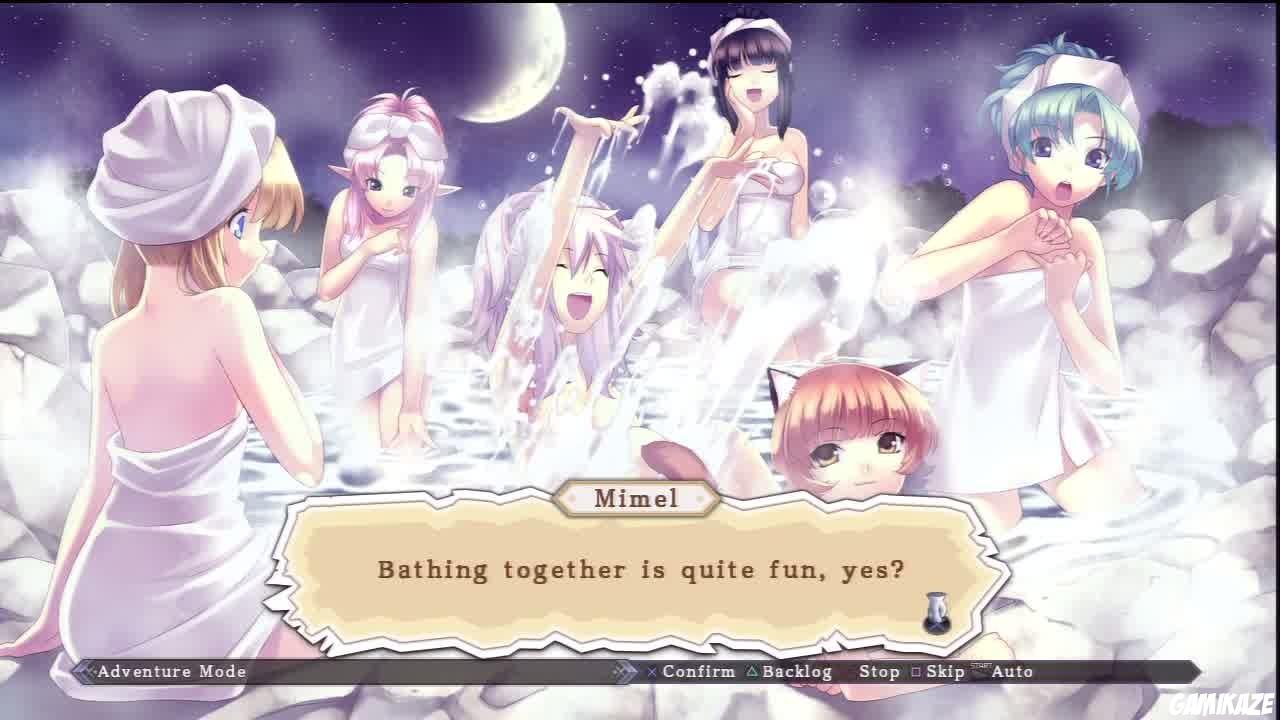Open the Adventure Mode selector
1280x720 pixels.
coord(172,672)
